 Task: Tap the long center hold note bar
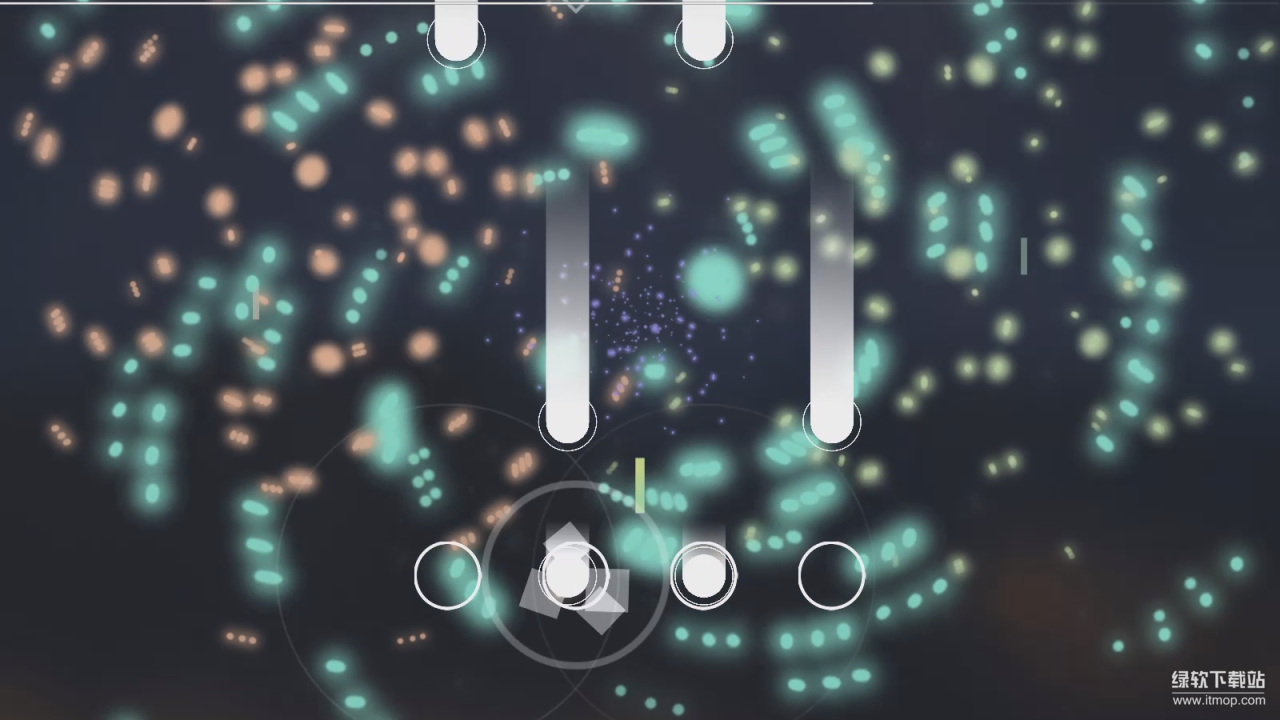pos(567,300)
